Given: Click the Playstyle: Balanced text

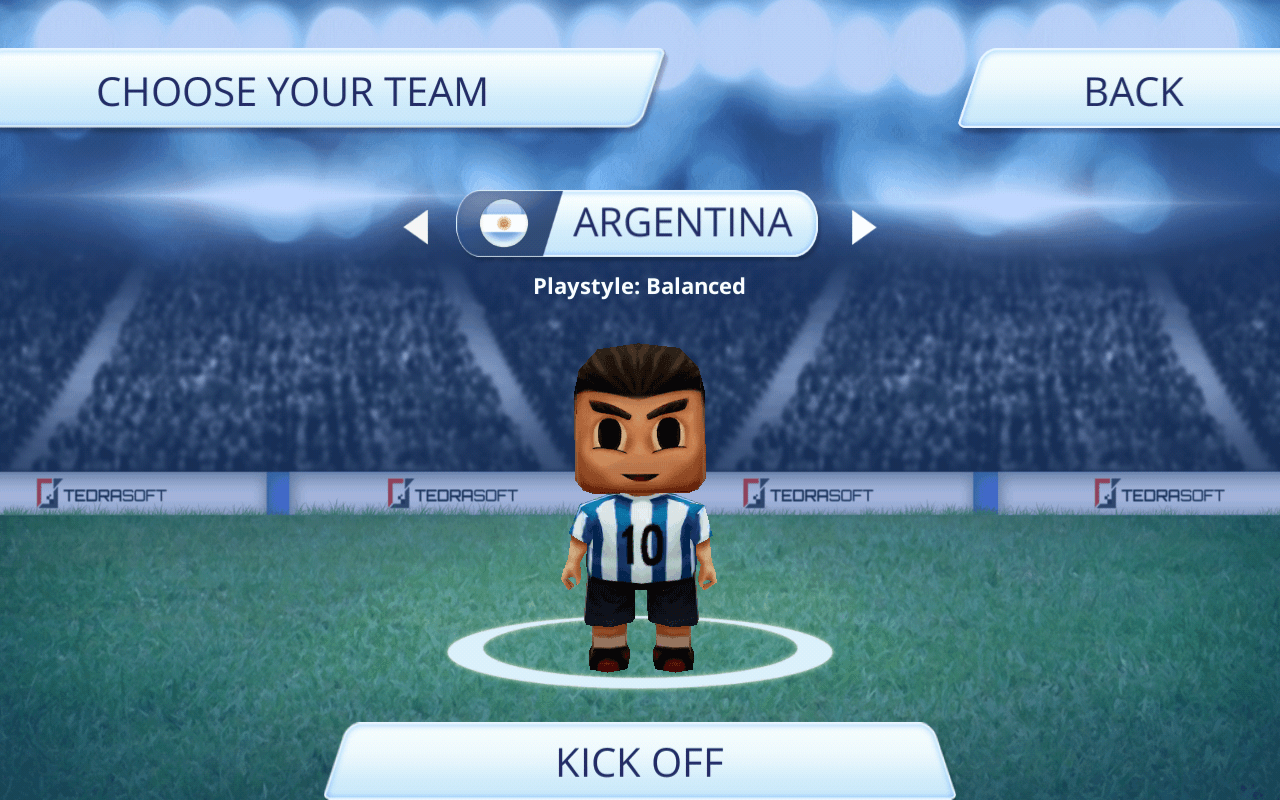Looking at the screenshot, I should pos(638,286).
